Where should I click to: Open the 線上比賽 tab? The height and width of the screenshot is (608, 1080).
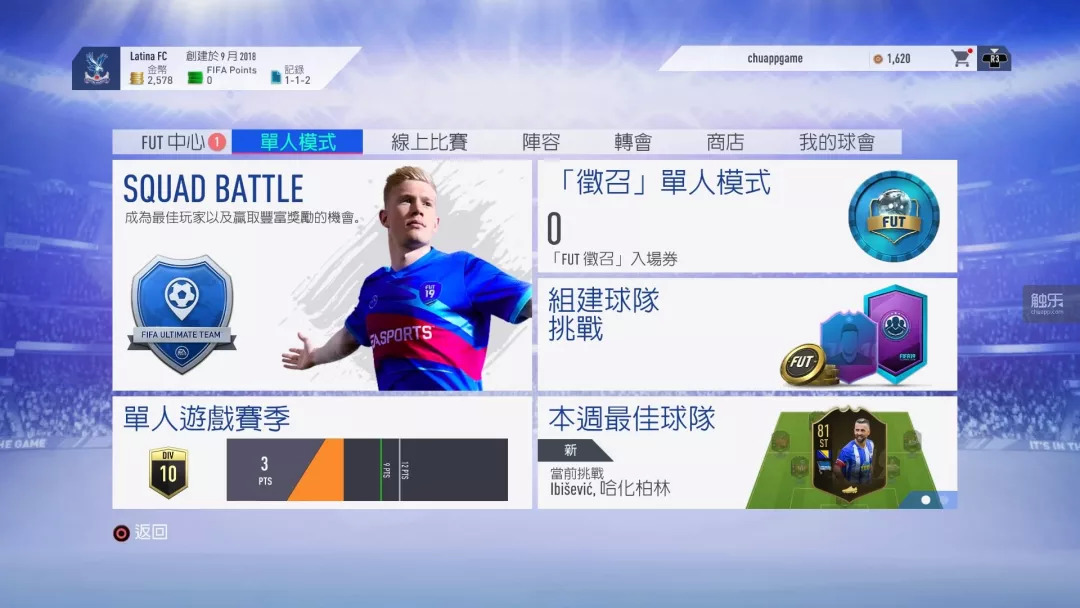(429, 142)
